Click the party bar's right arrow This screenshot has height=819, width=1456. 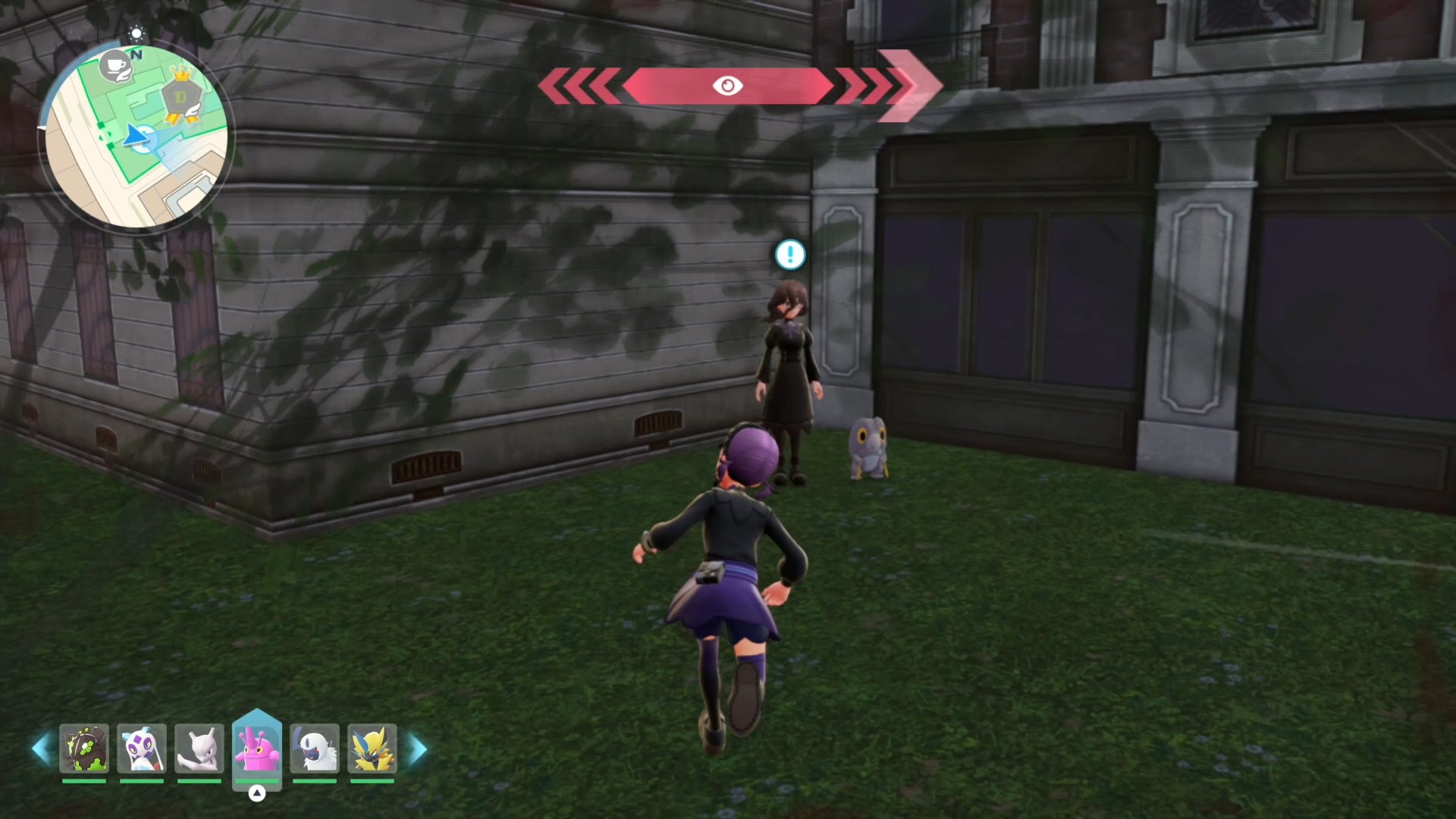pos(418,749)
